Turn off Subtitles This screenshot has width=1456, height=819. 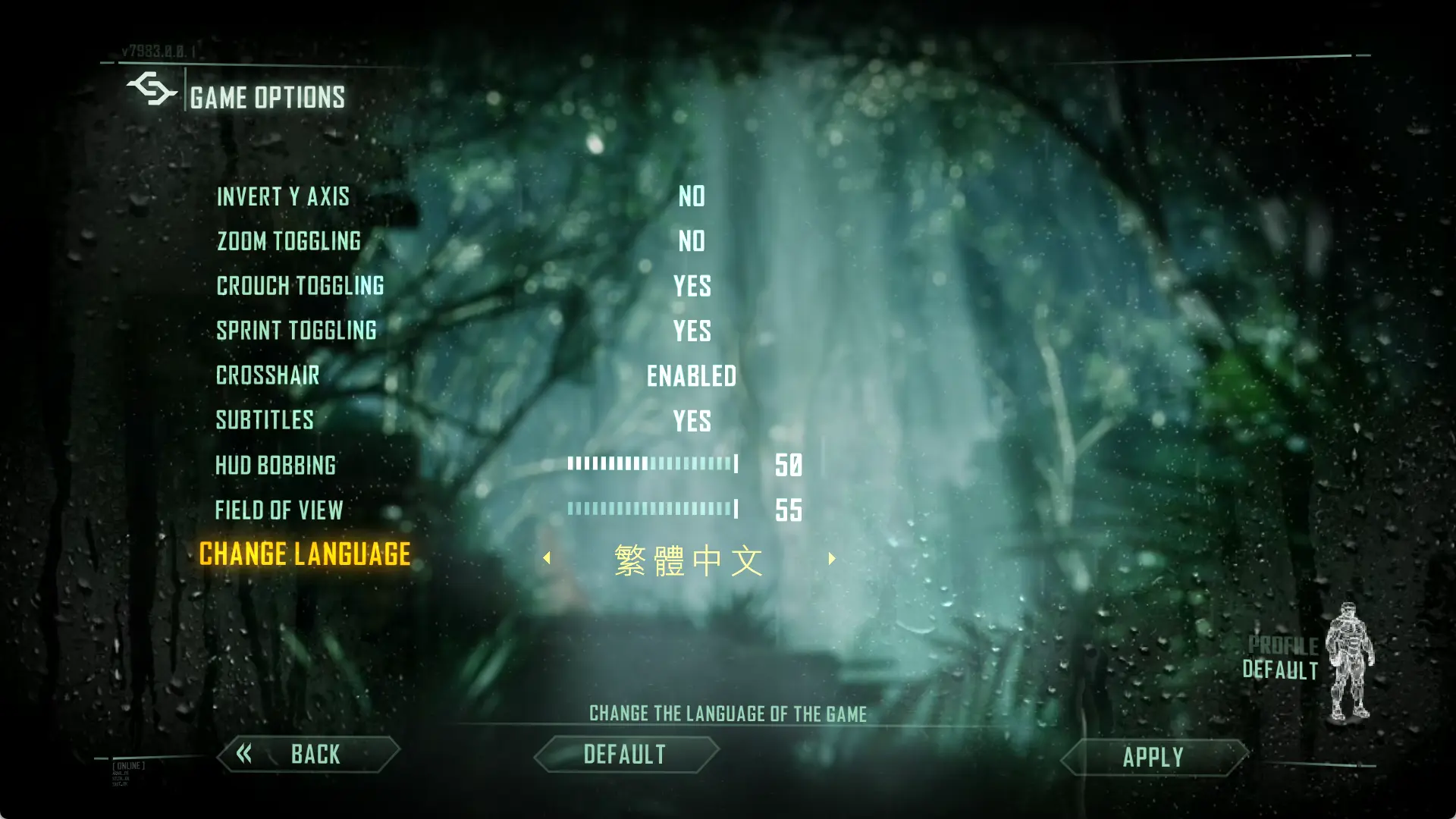coord(692,420)
